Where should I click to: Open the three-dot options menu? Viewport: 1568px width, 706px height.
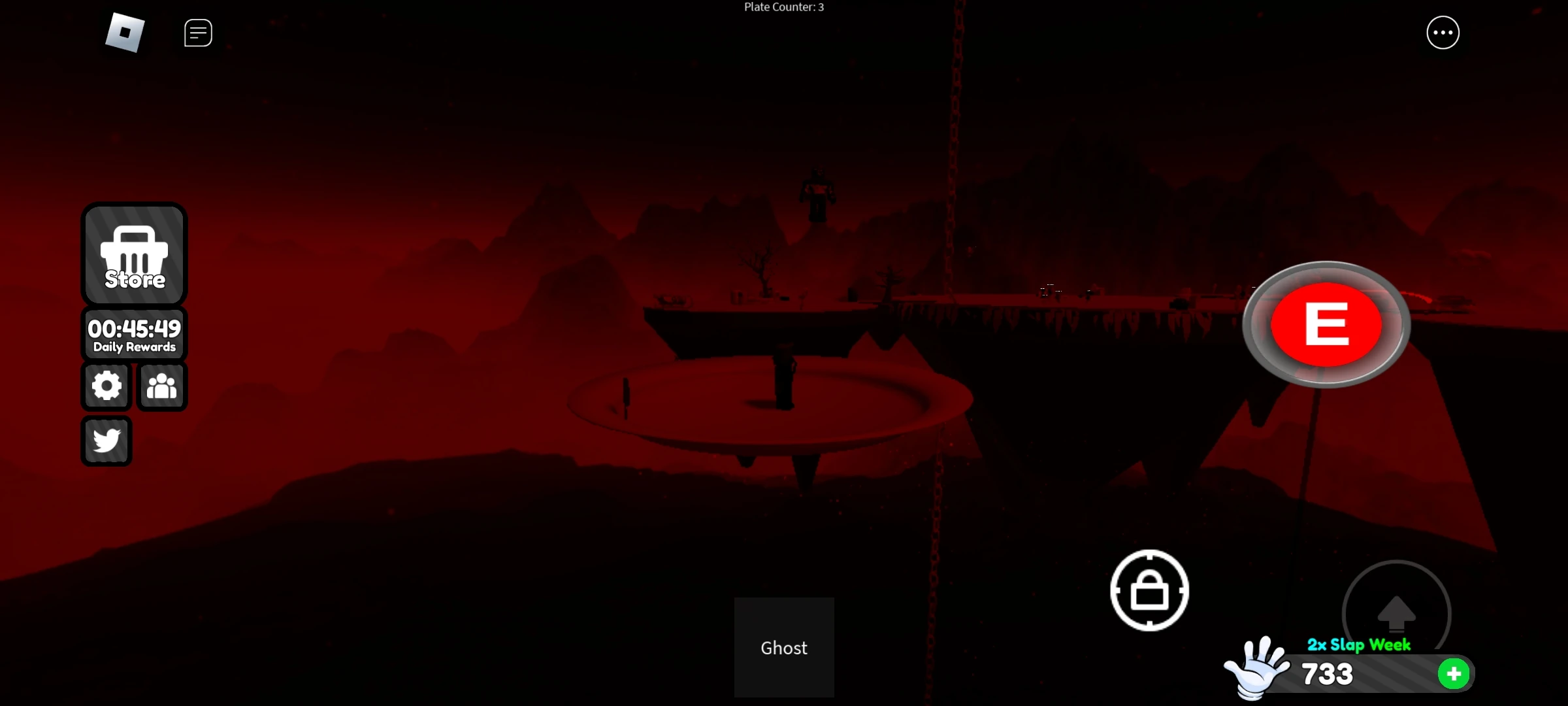[1443, 32]
